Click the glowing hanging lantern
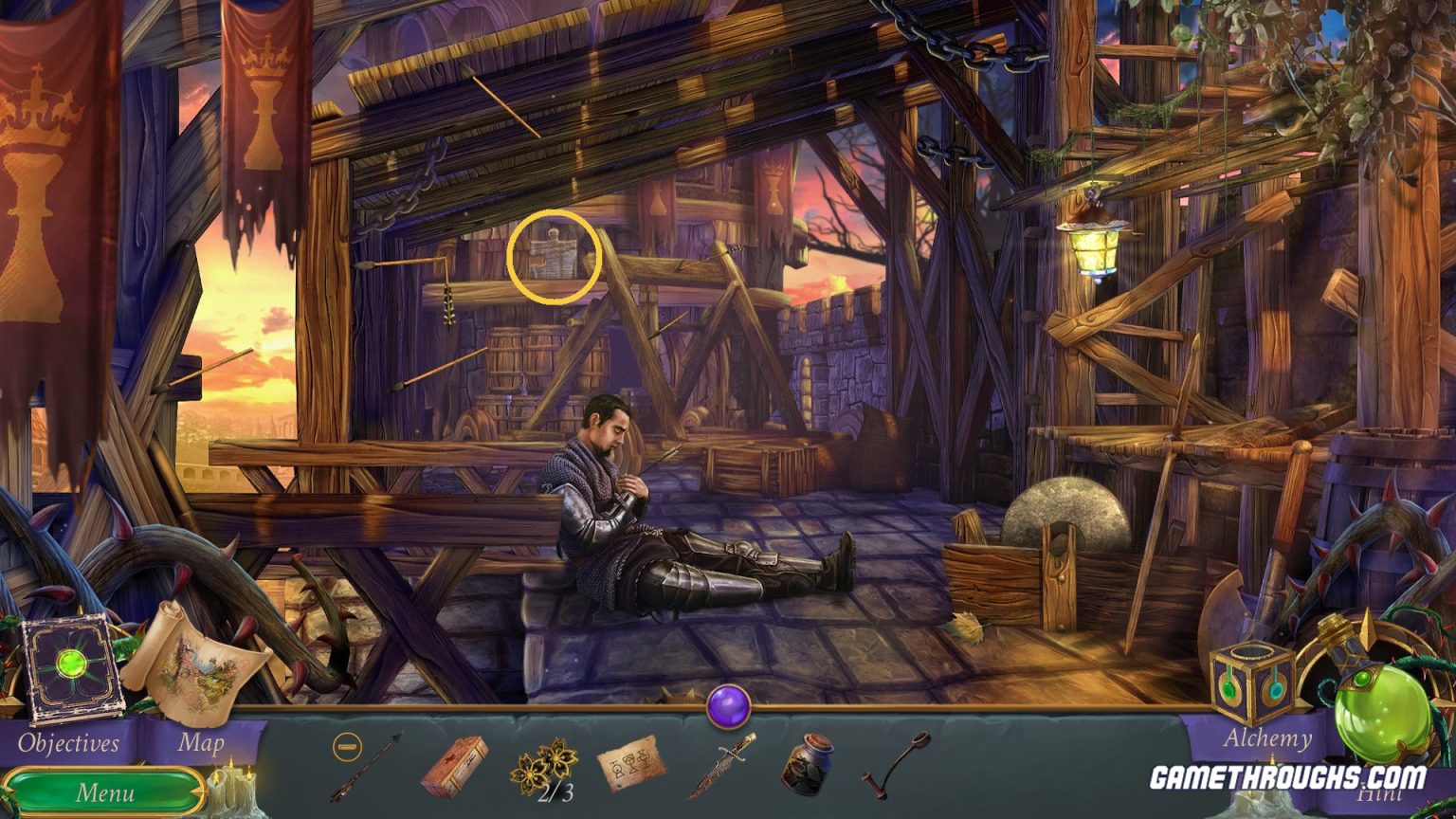 click(x=1092, y=251)
